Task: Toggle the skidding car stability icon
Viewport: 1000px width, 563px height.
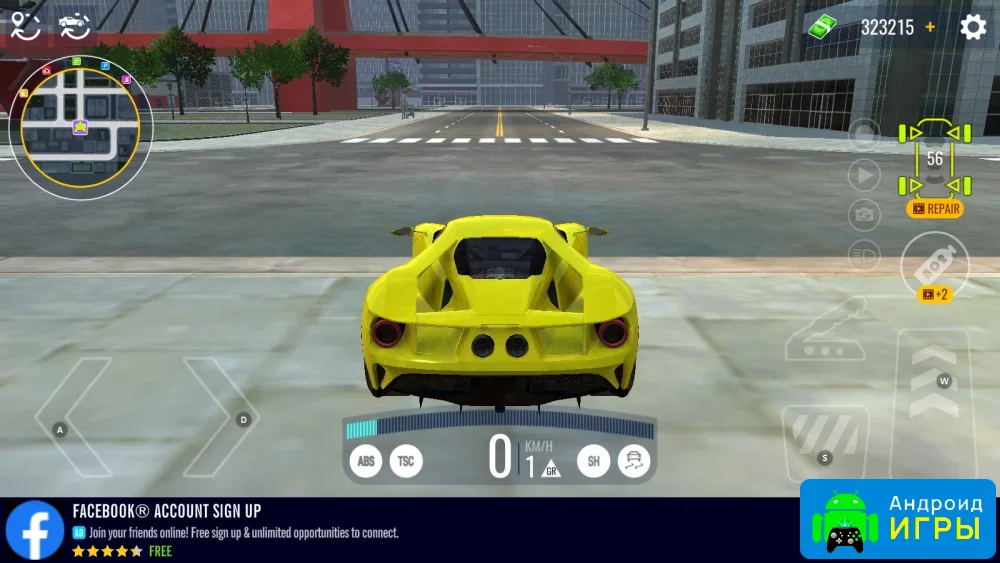Action: [x=634, y=461]
